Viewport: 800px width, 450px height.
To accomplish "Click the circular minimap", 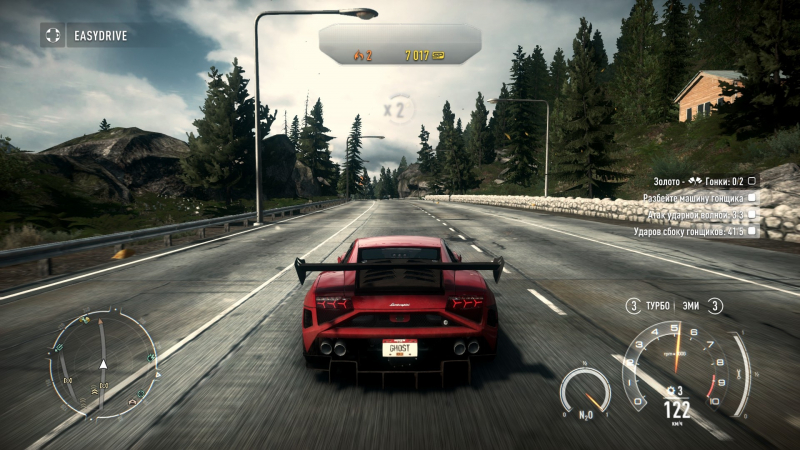I will (102, 363).
